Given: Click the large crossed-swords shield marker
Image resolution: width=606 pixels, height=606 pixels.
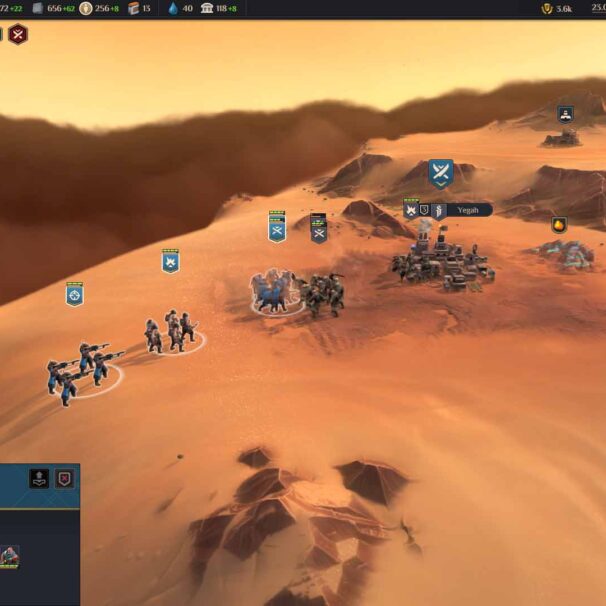Looking at the screenshot, I should click(x=441, y=173).
